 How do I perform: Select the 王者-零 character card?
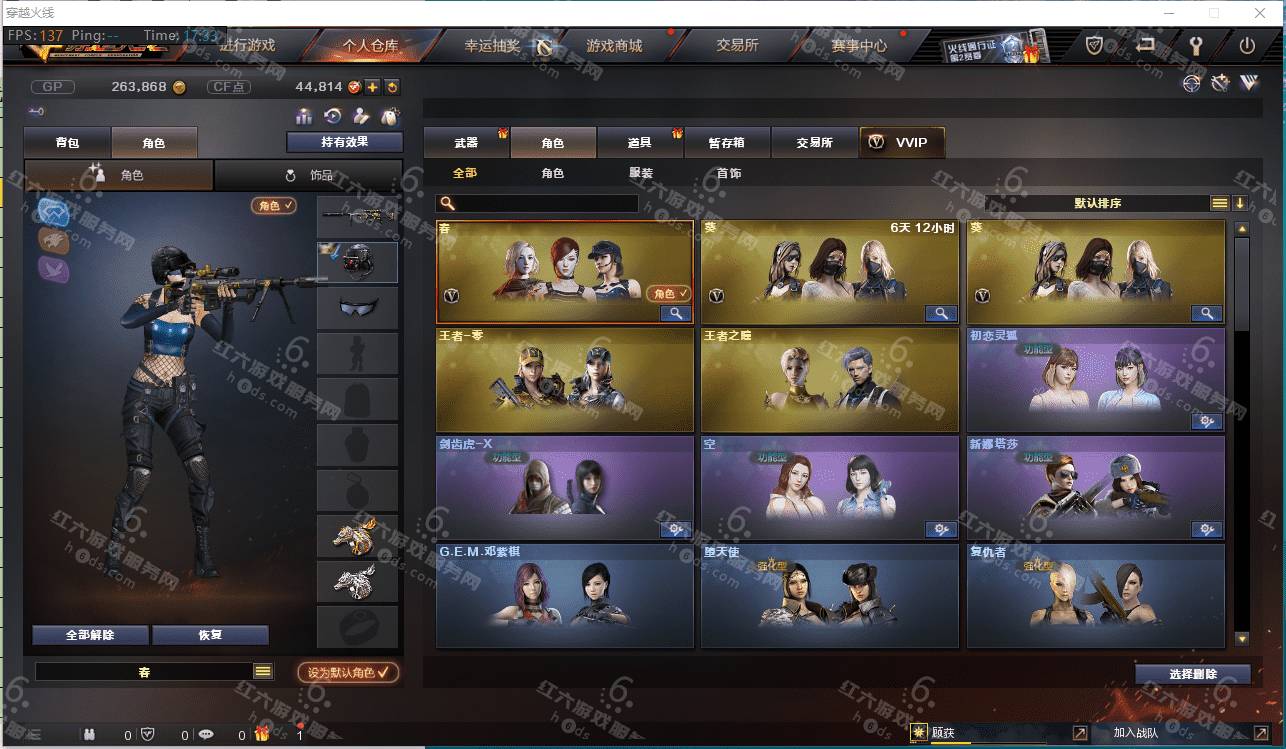click(x=565, y=380)
